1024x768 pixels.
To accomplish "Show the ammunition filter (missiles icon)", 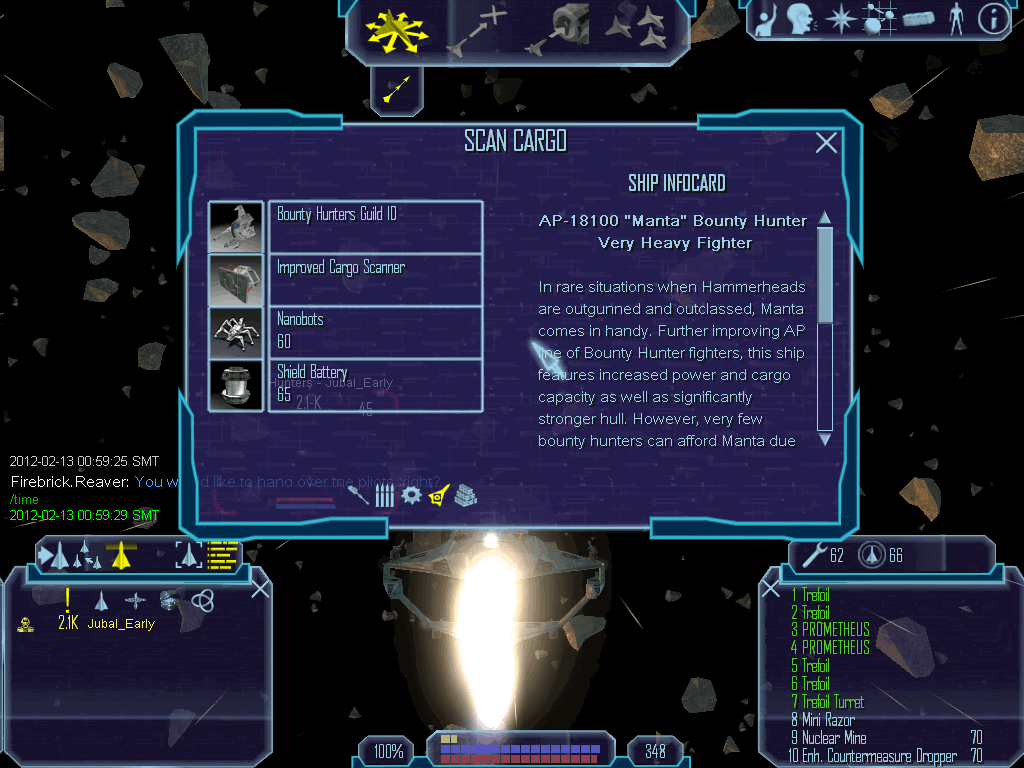I will [384, 494].
